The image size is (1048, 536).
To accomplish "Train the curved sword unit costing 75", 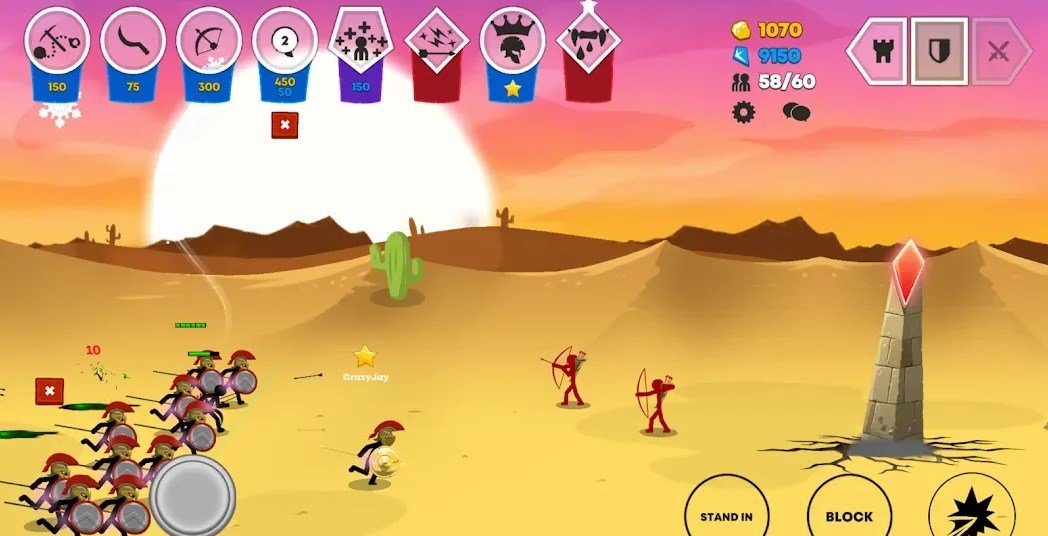I will 133,42.
